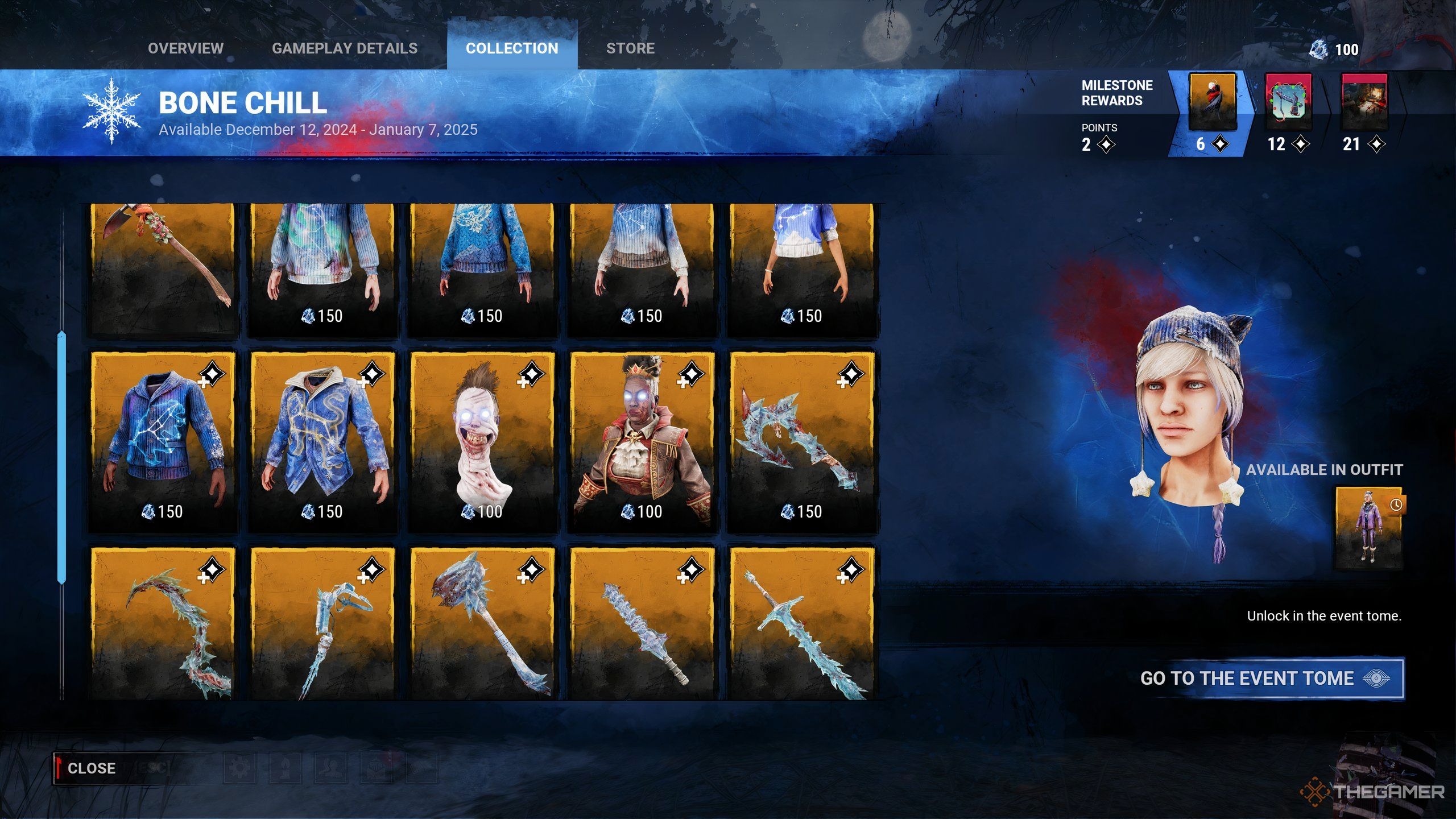Open the purple outfit under Available In Outfit
Viewport: 1456px width, 819px height.
[1369, 528]
